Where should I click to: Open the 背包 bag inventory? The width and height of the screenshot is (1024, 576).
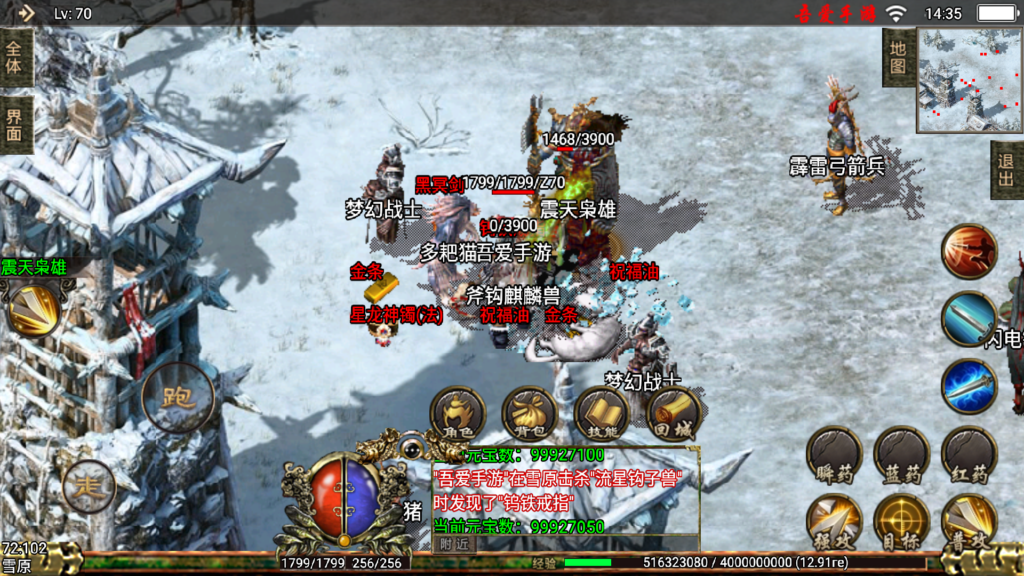click(x=529, y=413)
